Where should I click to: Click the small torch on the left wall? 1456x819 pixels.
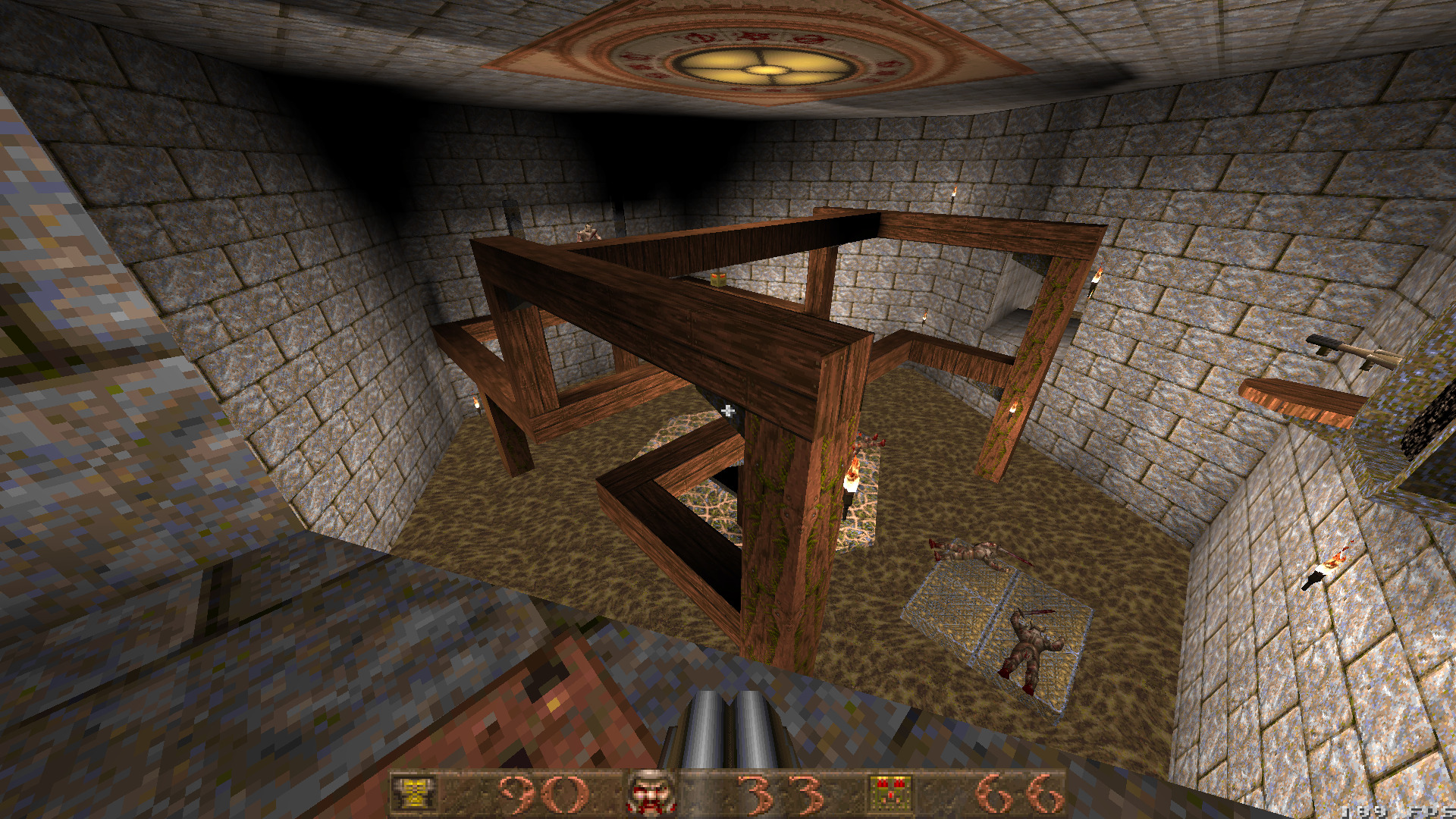476,406
